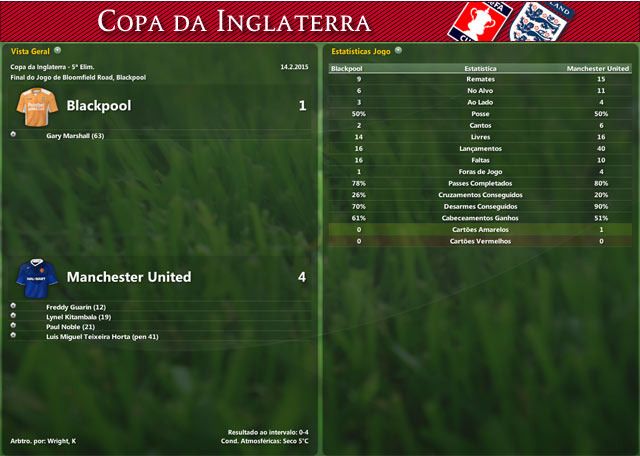Click the Estatística column header
The height and width of the screenshot is (456, 640).
tap(480, 68)
